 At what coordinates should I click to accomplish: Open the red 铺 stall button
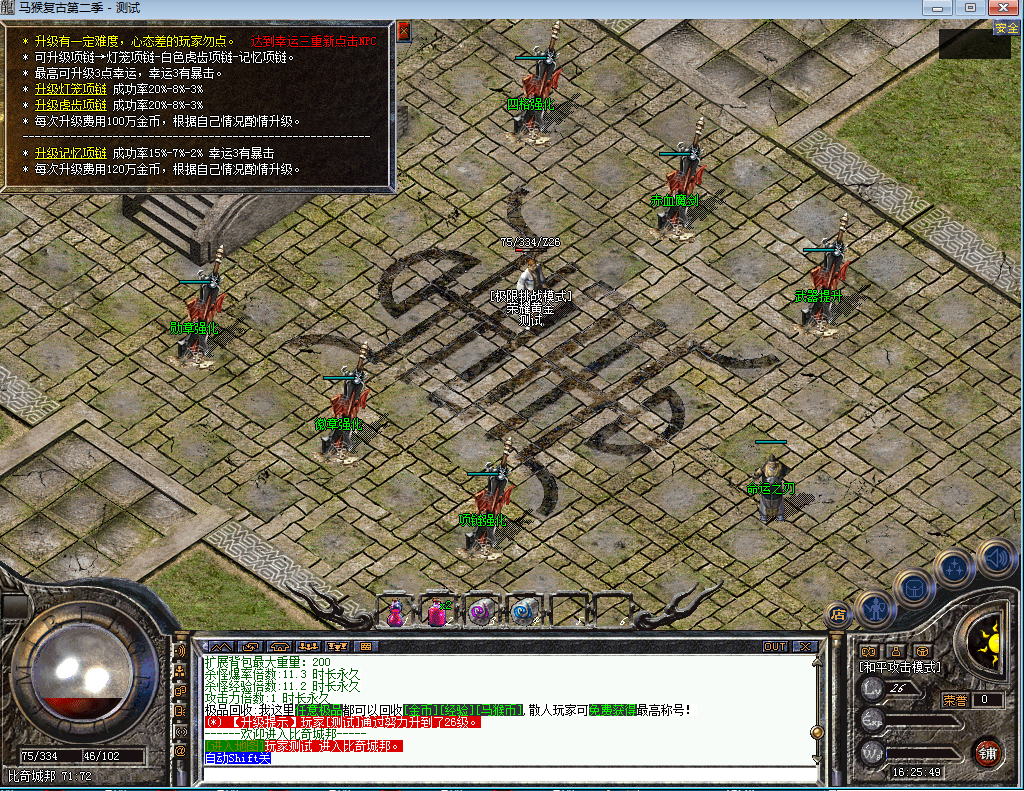click(x=987, y=752)
